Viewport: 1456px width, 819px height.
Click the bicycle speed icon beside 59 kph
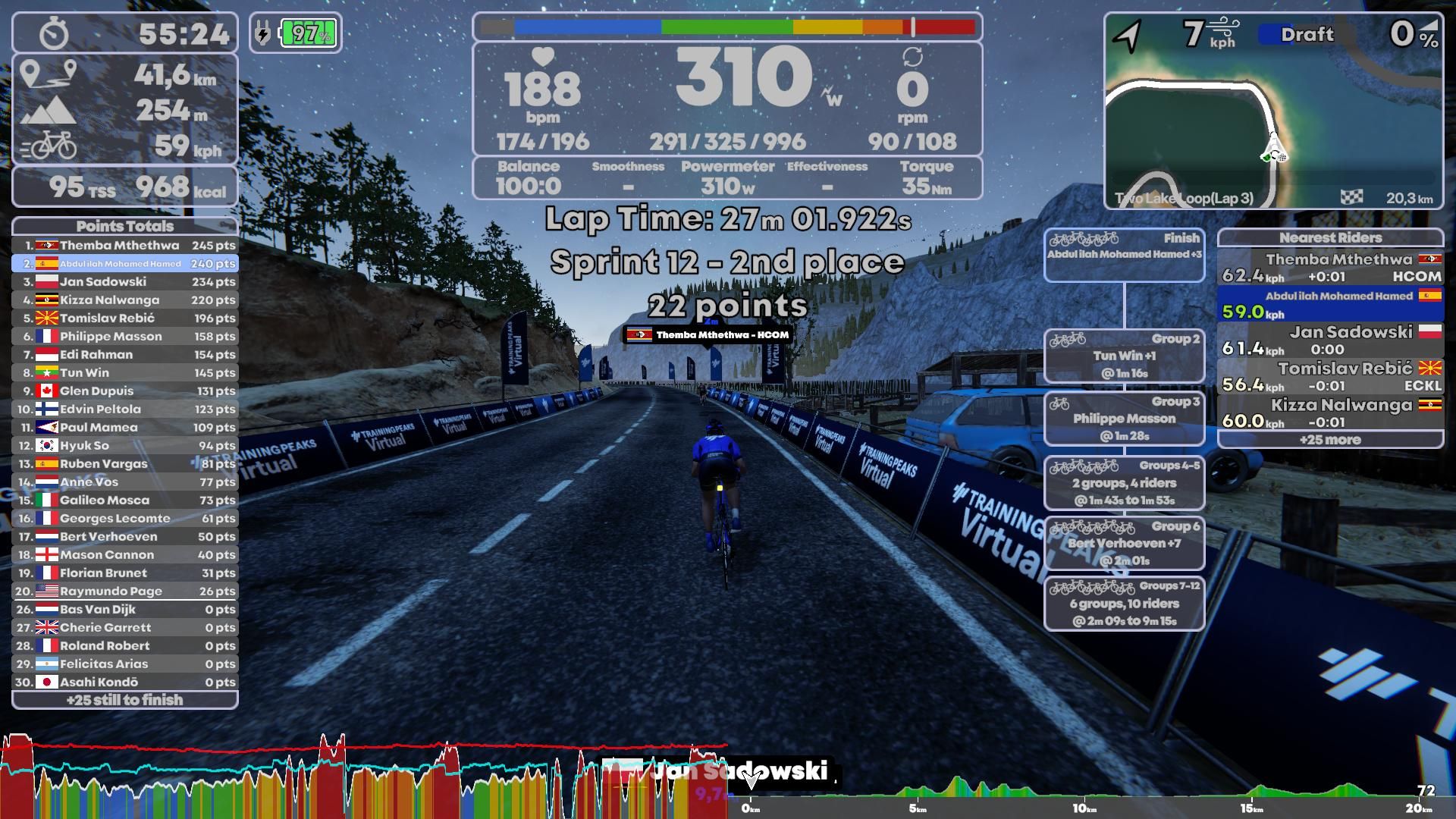51,144
